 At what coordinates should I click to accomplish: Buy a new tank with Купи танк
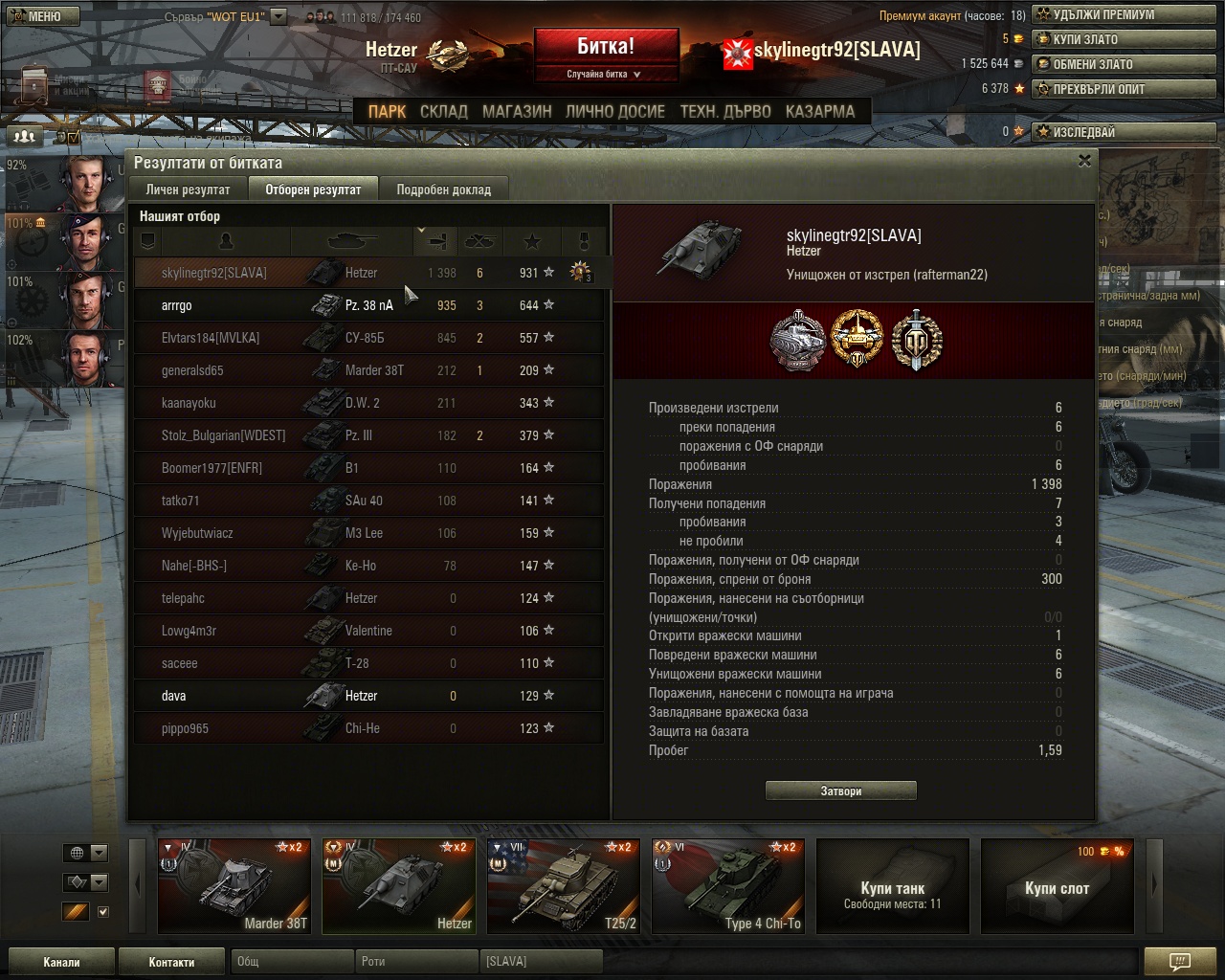coord(893,885)
